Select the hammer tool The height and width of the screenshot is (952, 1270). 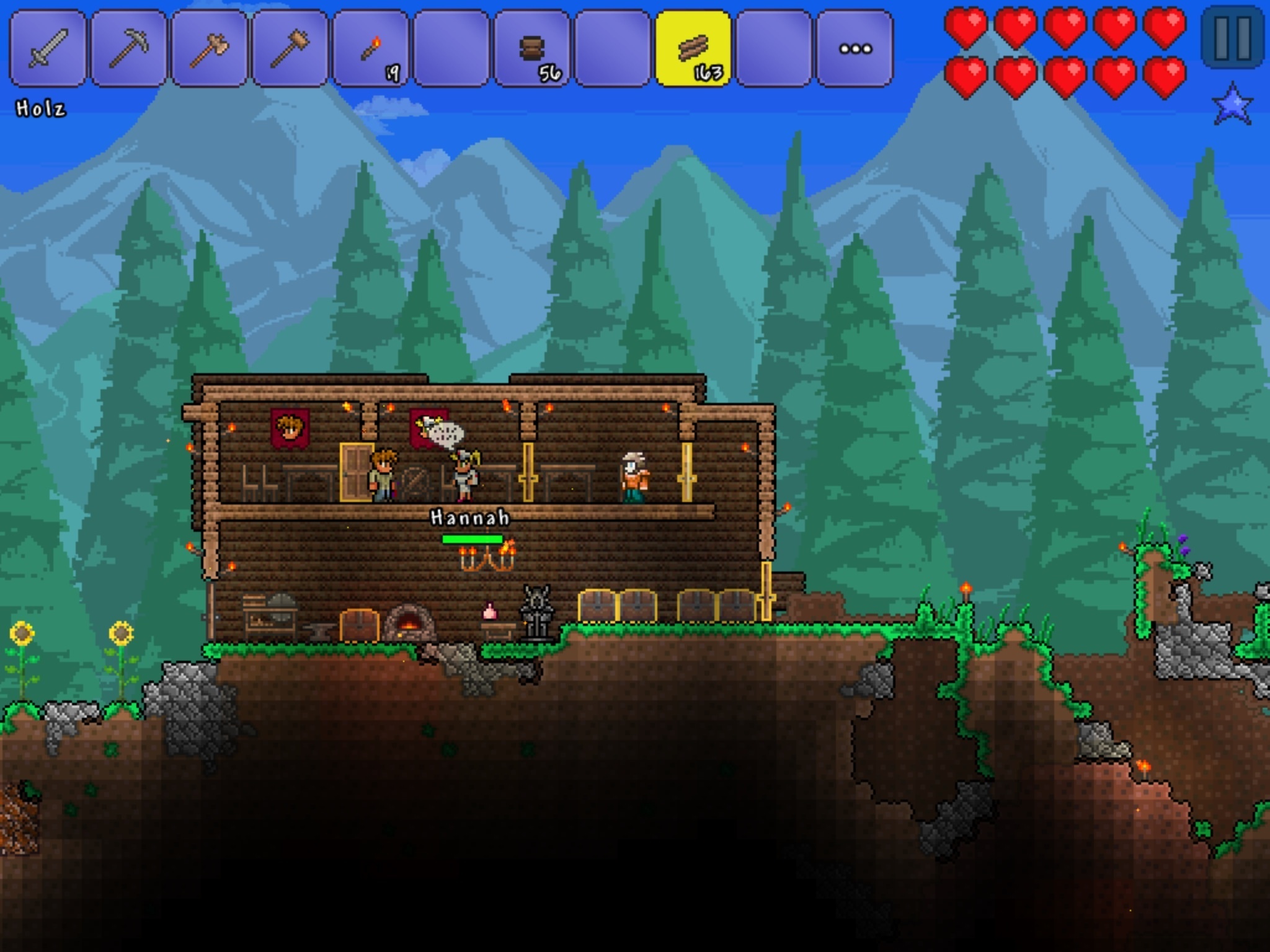coord(289,46)
